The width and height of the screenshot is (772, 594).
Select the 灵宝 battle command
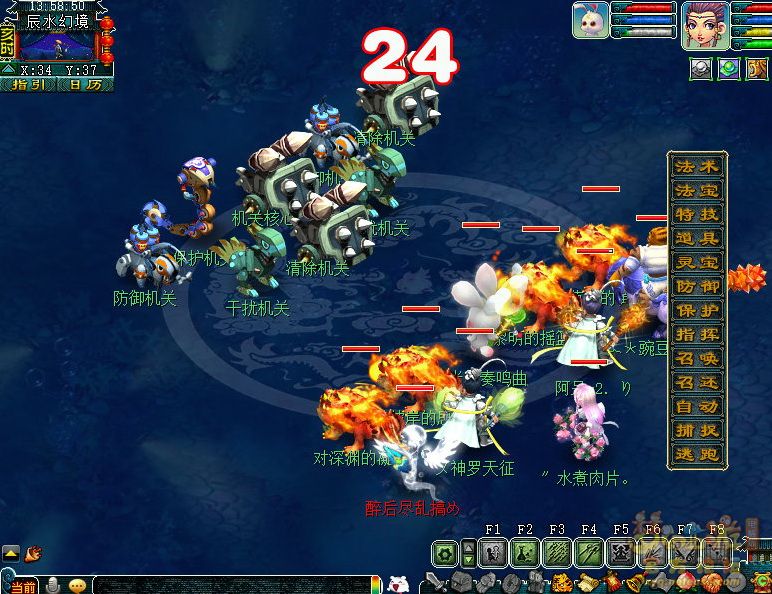coord(697,262)
